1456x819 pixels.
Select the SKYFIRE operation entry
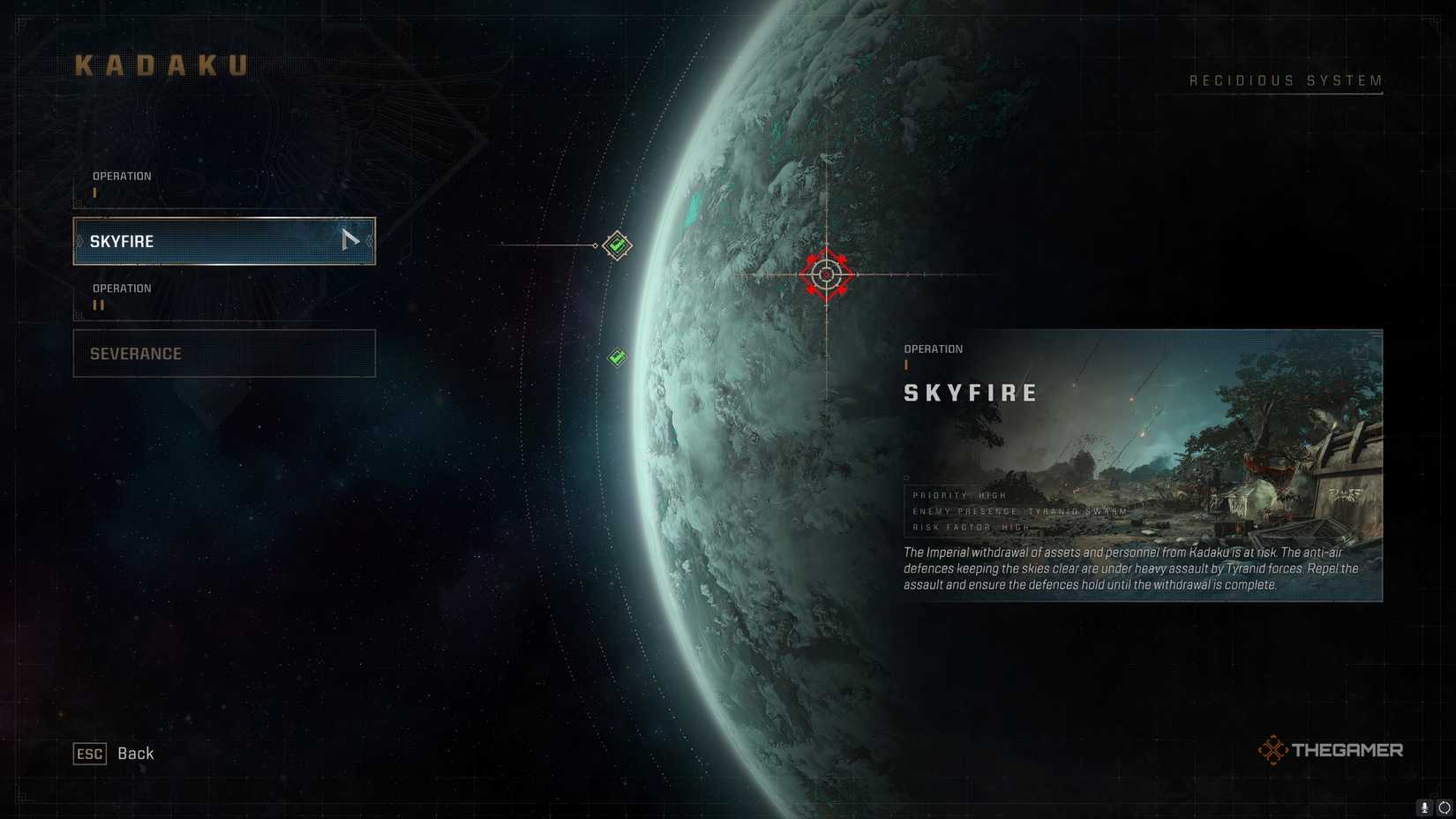(x=223, y=240)
